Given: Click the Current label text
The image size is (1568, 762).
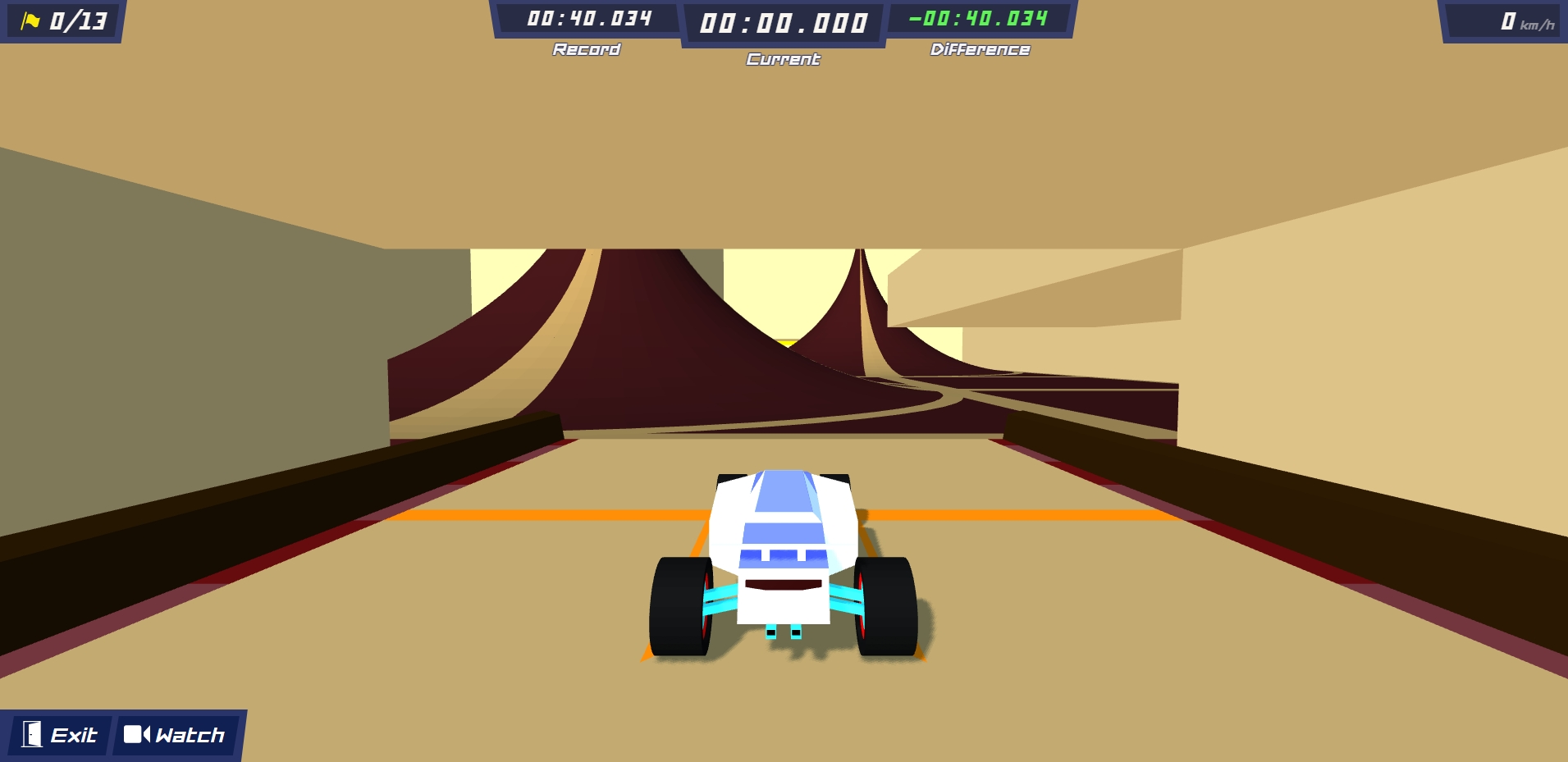Looking at the screenshot, I should click(x=782, y=59).
